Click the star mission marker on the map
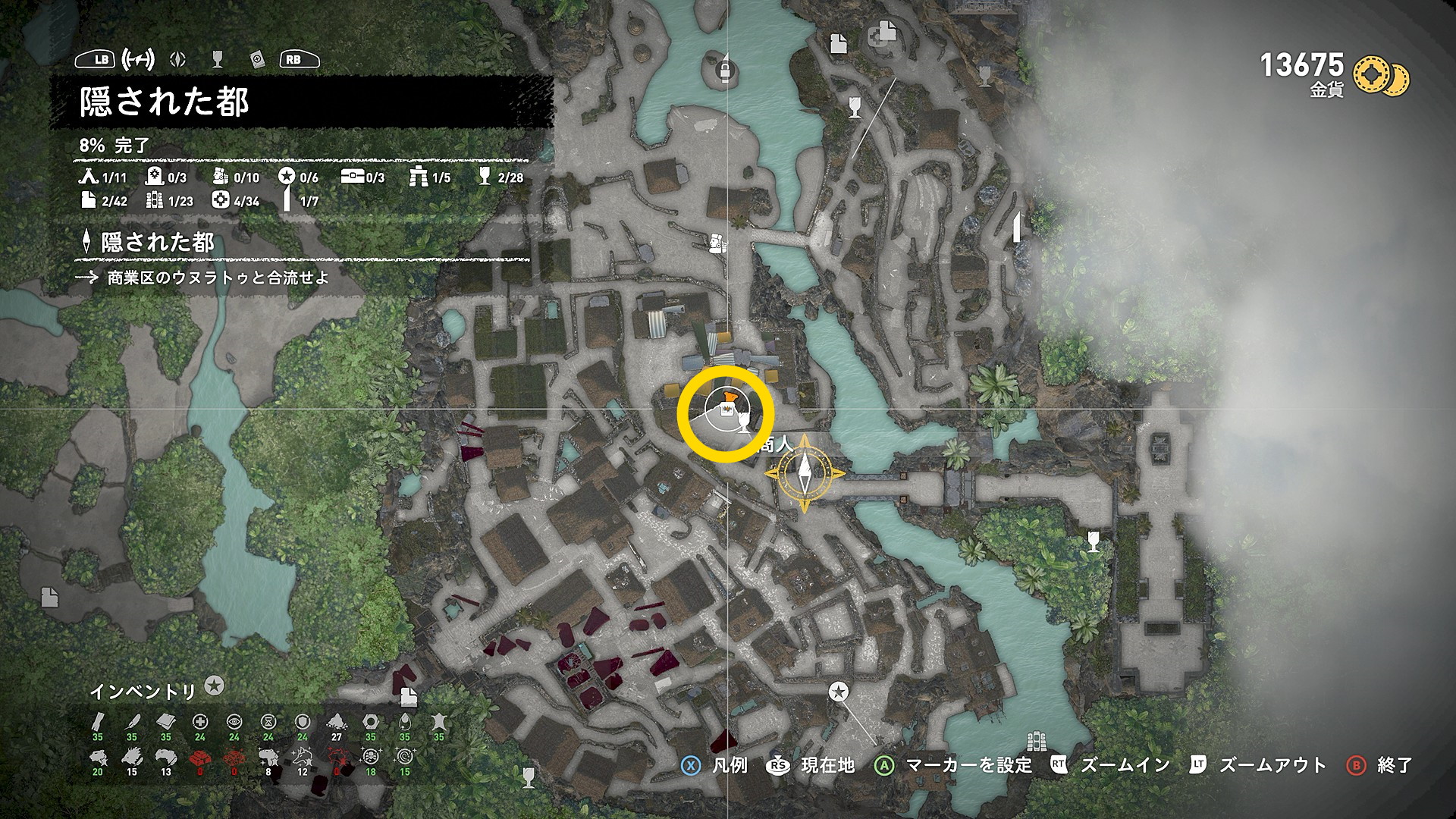This screenshot has width=1456, height=819. [838, 692]
